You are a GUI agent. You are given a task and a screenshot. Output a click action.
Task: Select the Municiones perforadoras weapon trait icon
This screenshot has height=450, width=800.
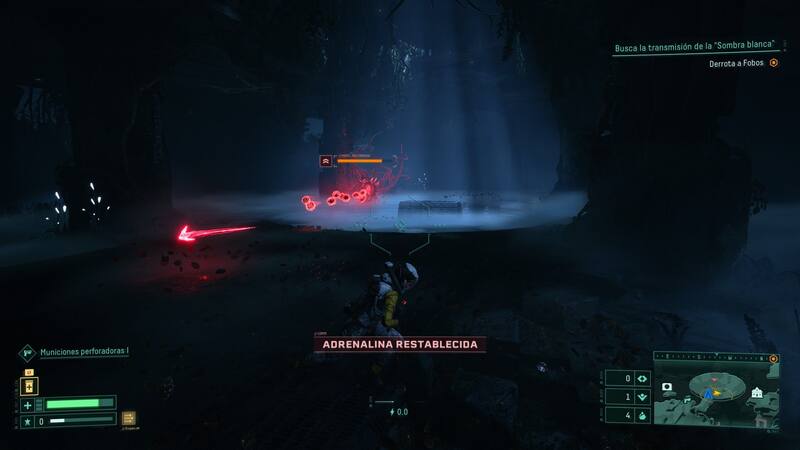coord(28,352)
